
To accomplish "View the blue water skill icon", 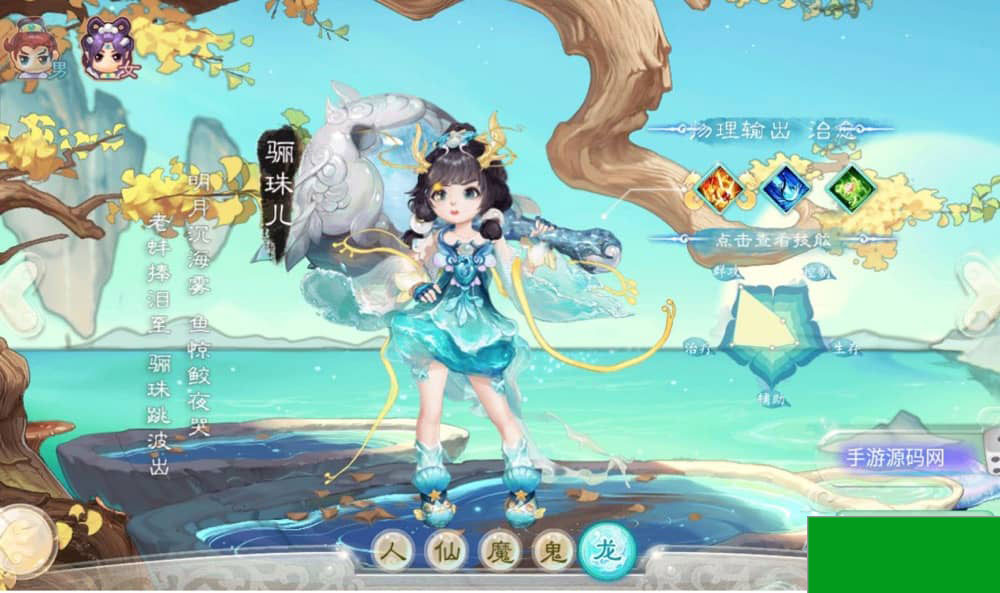I will [785, 187].
